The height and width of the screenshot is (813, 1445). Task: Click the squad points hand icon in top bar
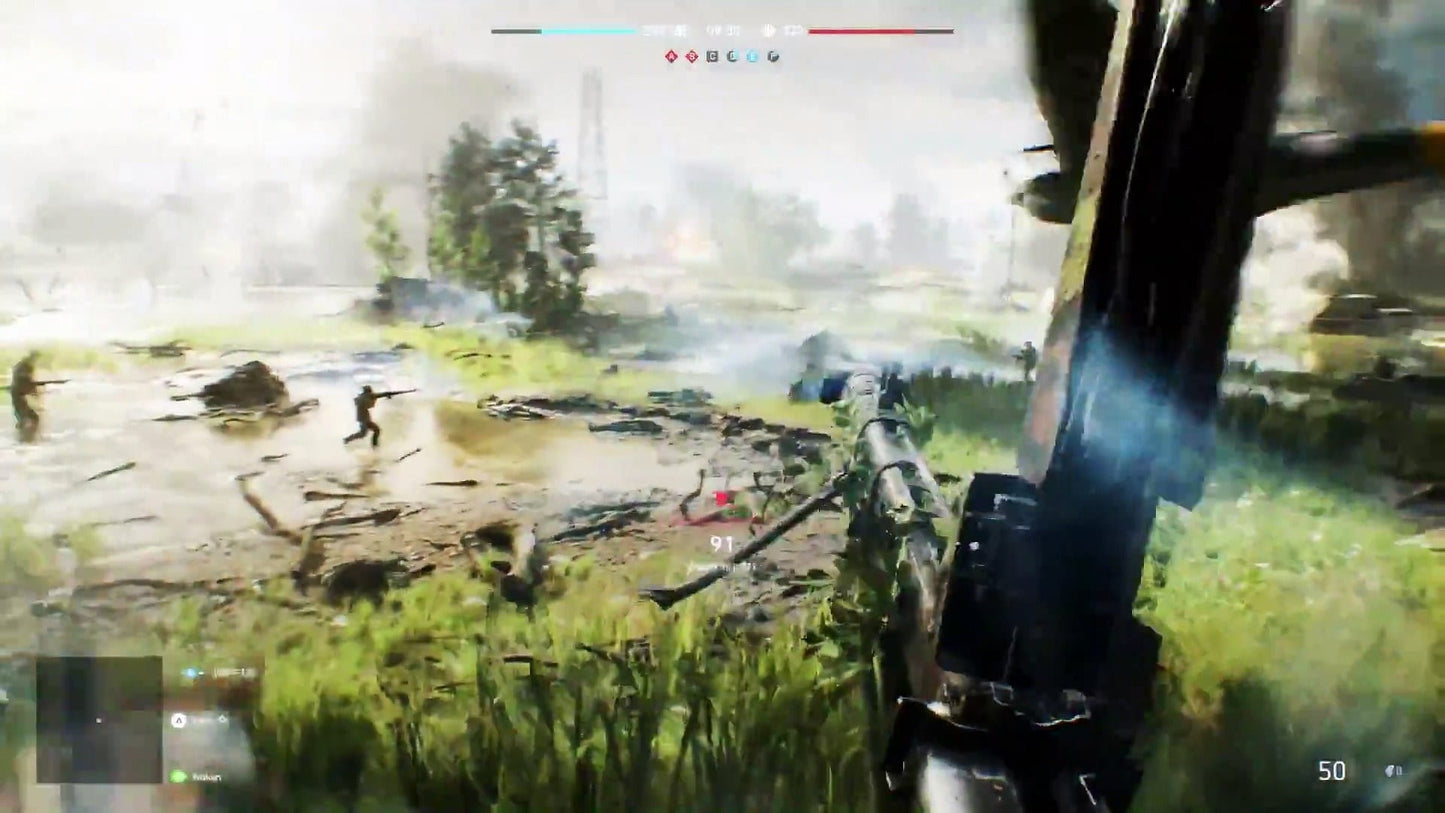770,30
